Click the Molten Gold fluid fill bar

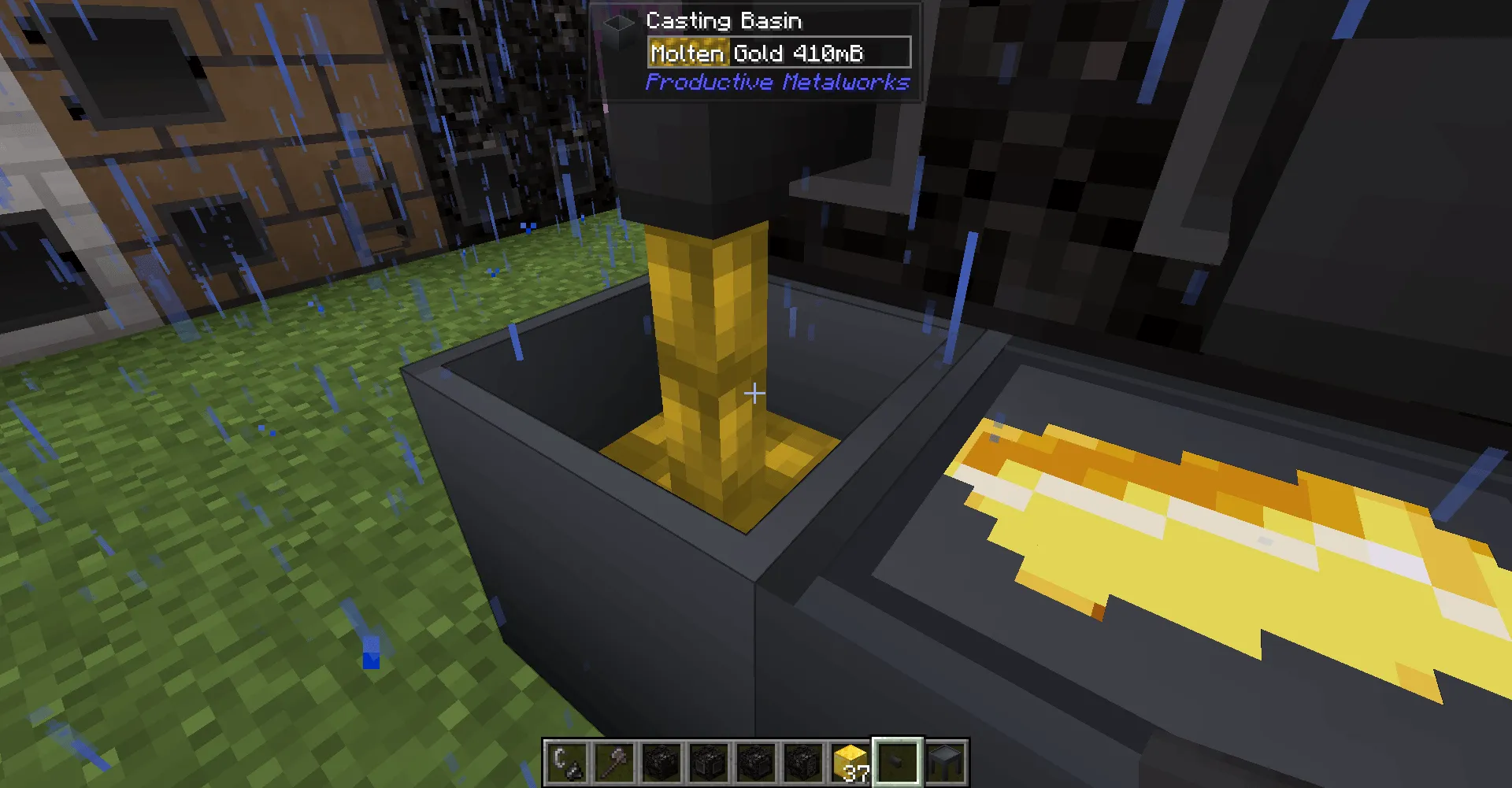click(x=687, y=53)
